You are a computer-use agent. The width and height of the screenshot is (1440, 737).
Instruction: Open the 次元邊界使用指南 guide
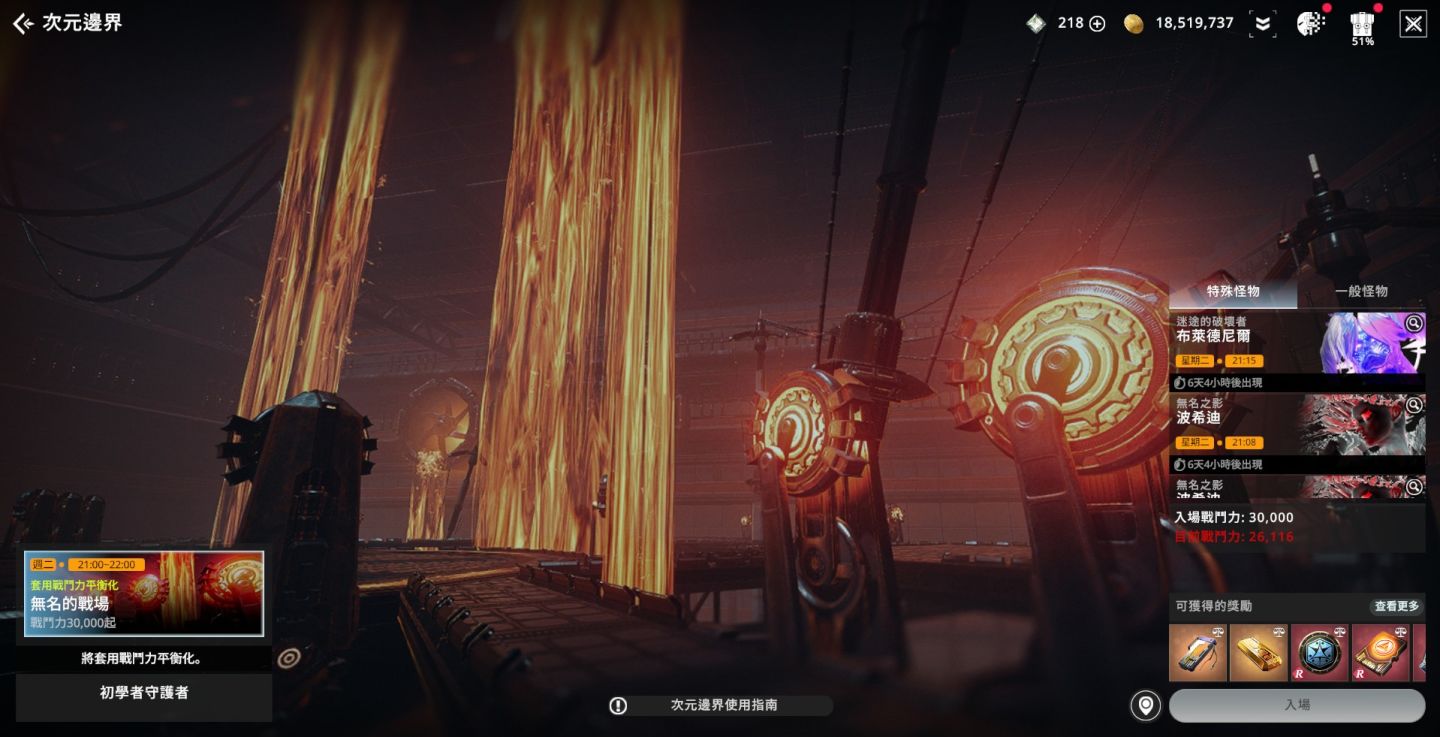tap(722, 706)
